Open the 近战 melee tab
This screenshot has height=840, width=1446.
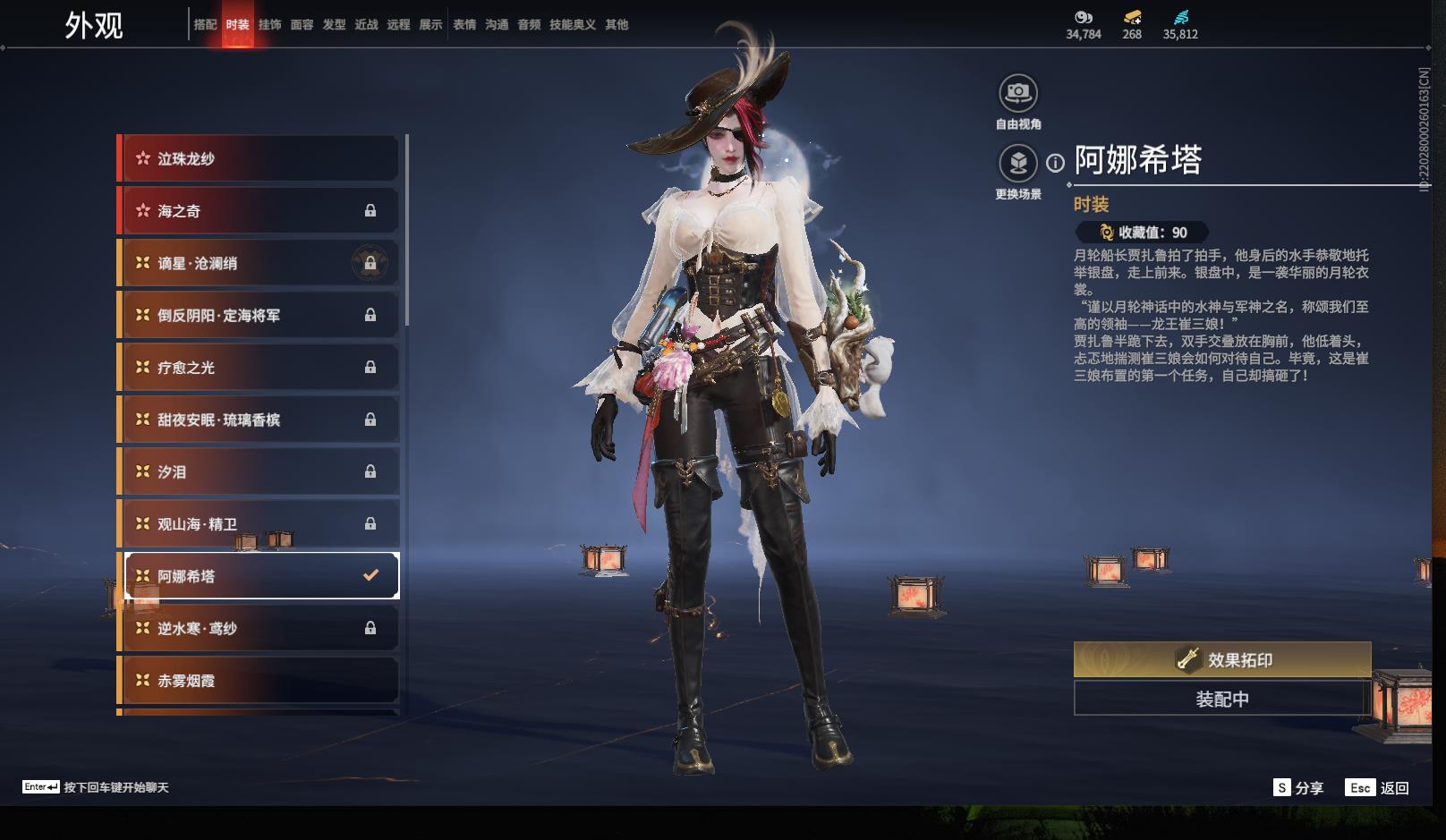tap(366, 25)
